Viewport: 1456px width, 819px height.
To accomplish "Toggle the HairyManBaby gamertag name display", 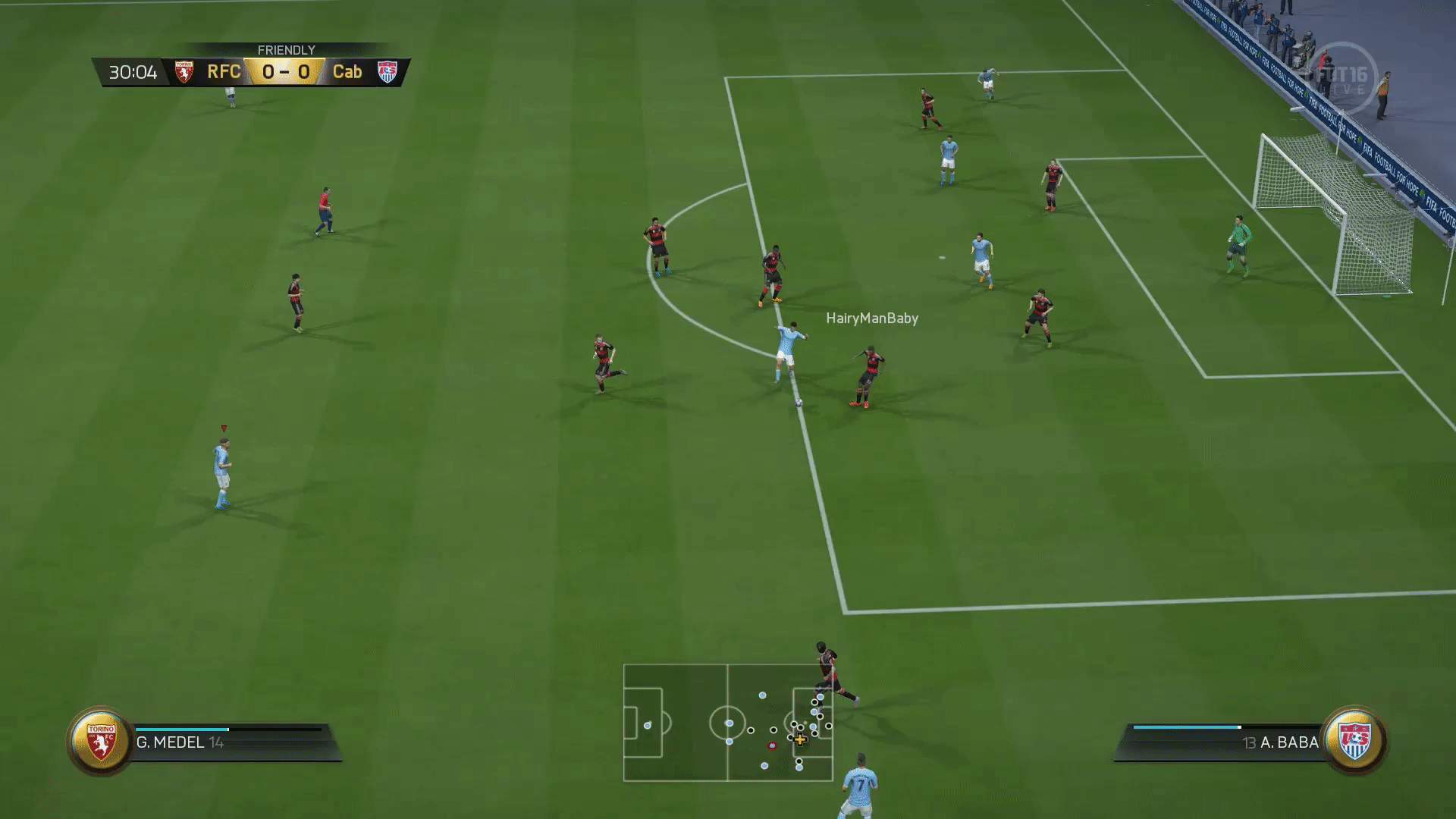I will click(x=872, y=318).
